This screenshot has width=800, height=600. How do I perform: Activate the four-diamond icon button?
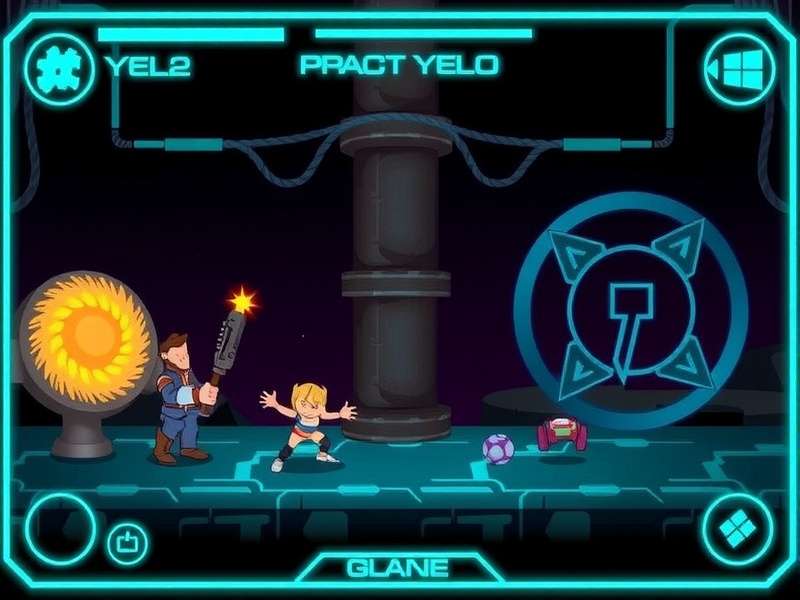[x=738, y=529]
